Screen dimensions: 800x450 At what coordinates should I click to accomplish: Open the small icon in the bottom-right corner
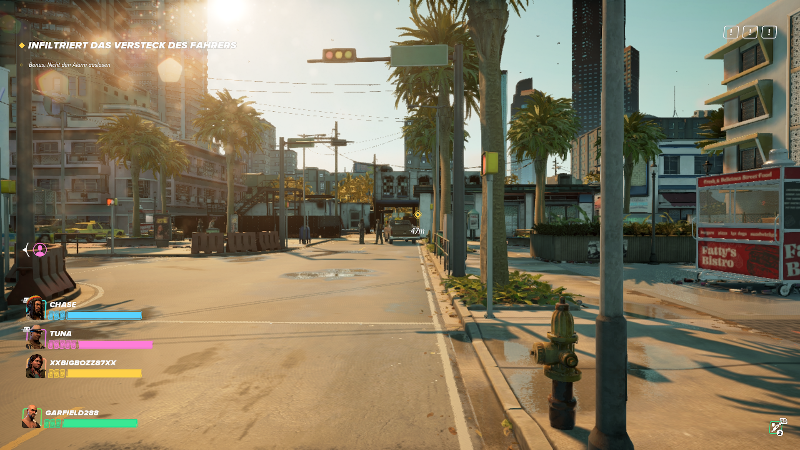777,427
